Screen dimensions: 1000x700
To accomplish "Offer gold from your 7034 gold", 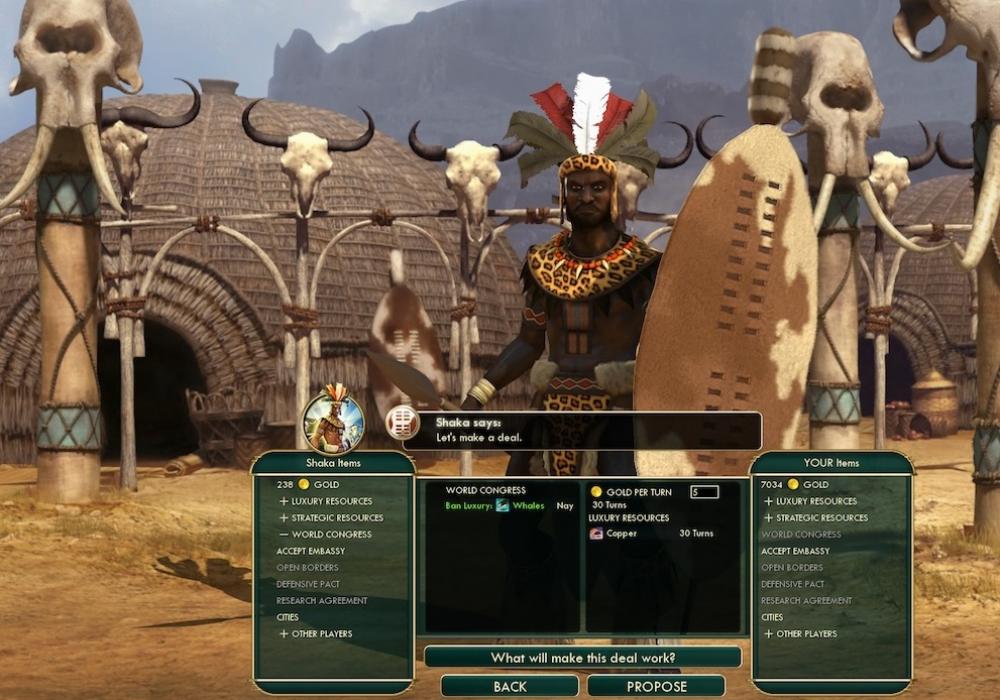I will pos(790,484).
